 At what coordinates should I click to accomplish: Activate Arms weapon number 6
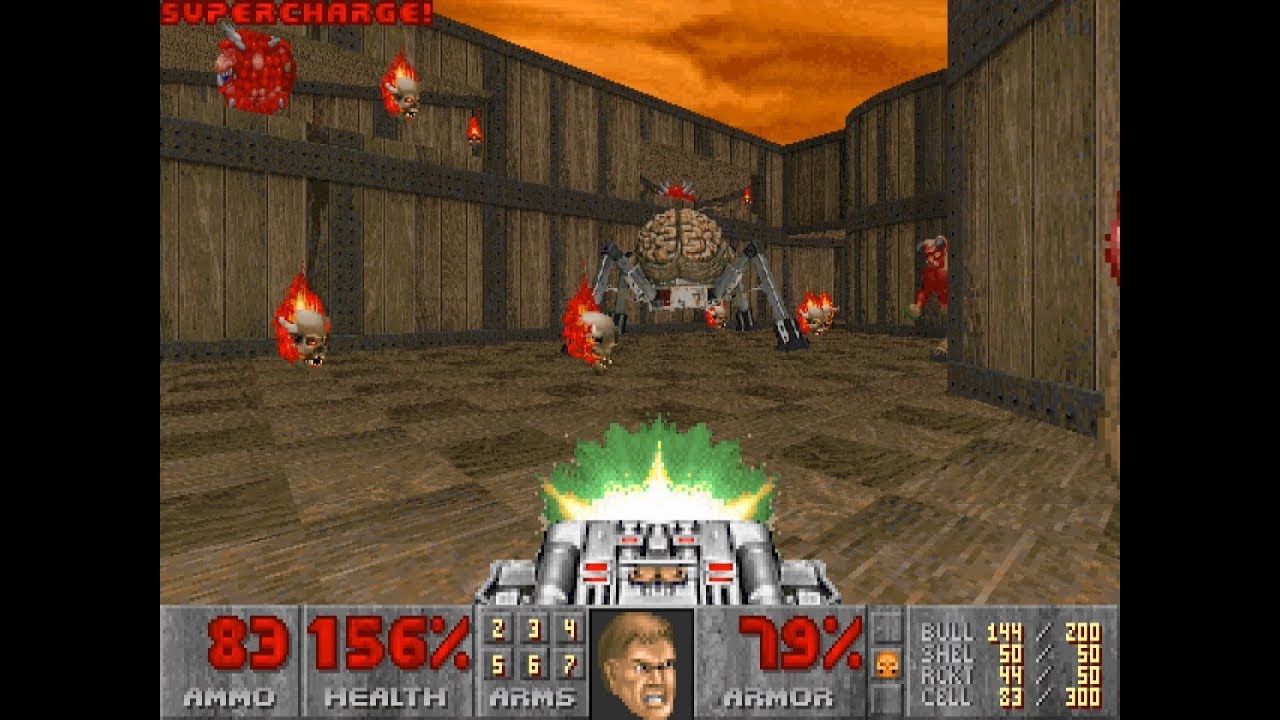click(533, 662)
